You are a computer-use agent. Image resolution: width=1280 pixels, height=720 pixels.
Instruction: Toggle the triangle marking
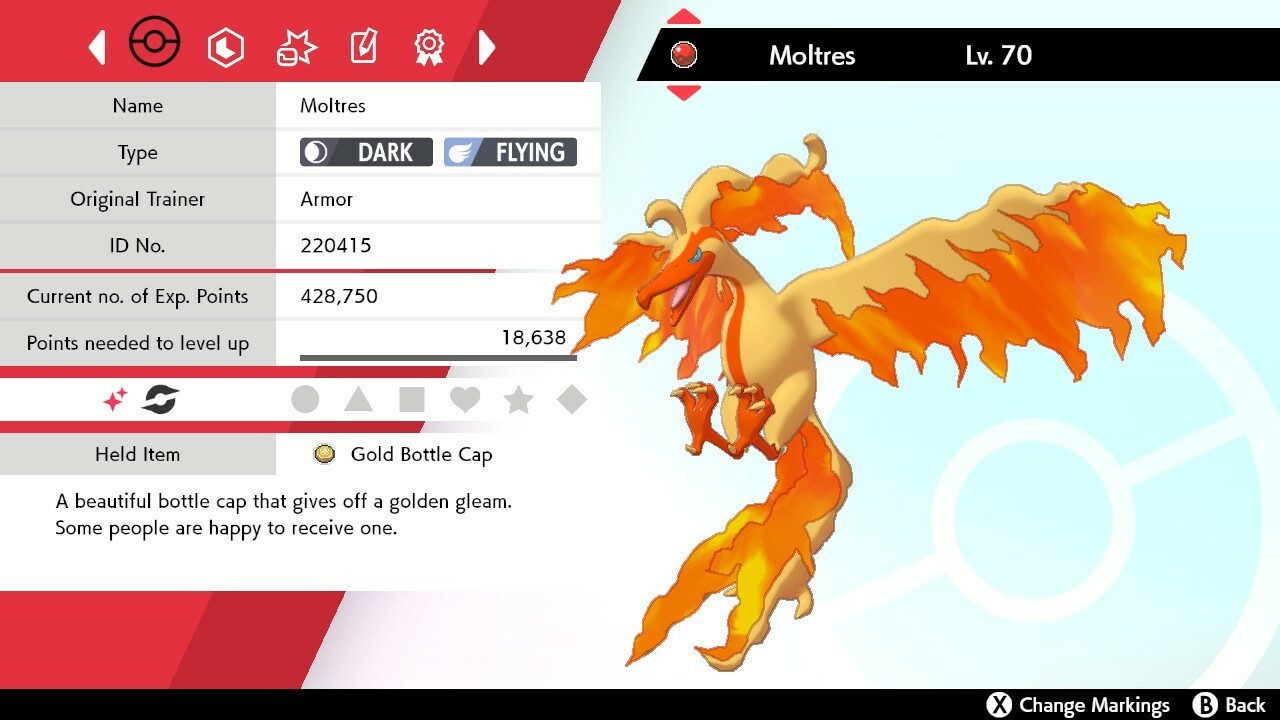358,400
